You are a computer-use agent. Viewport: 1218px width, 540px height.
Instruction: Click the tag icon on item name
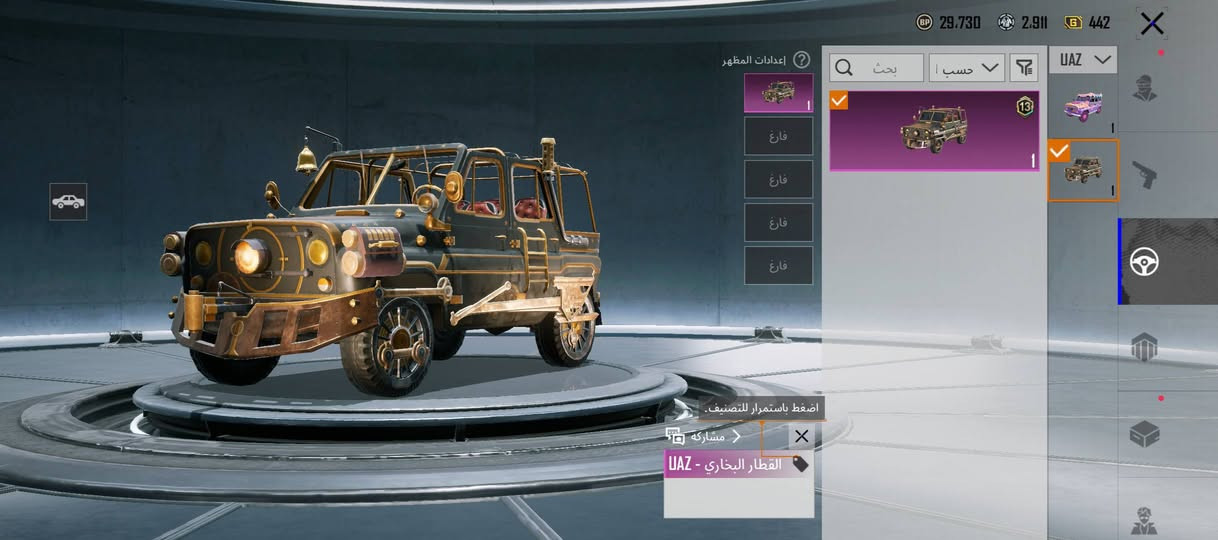pos(800,464)
